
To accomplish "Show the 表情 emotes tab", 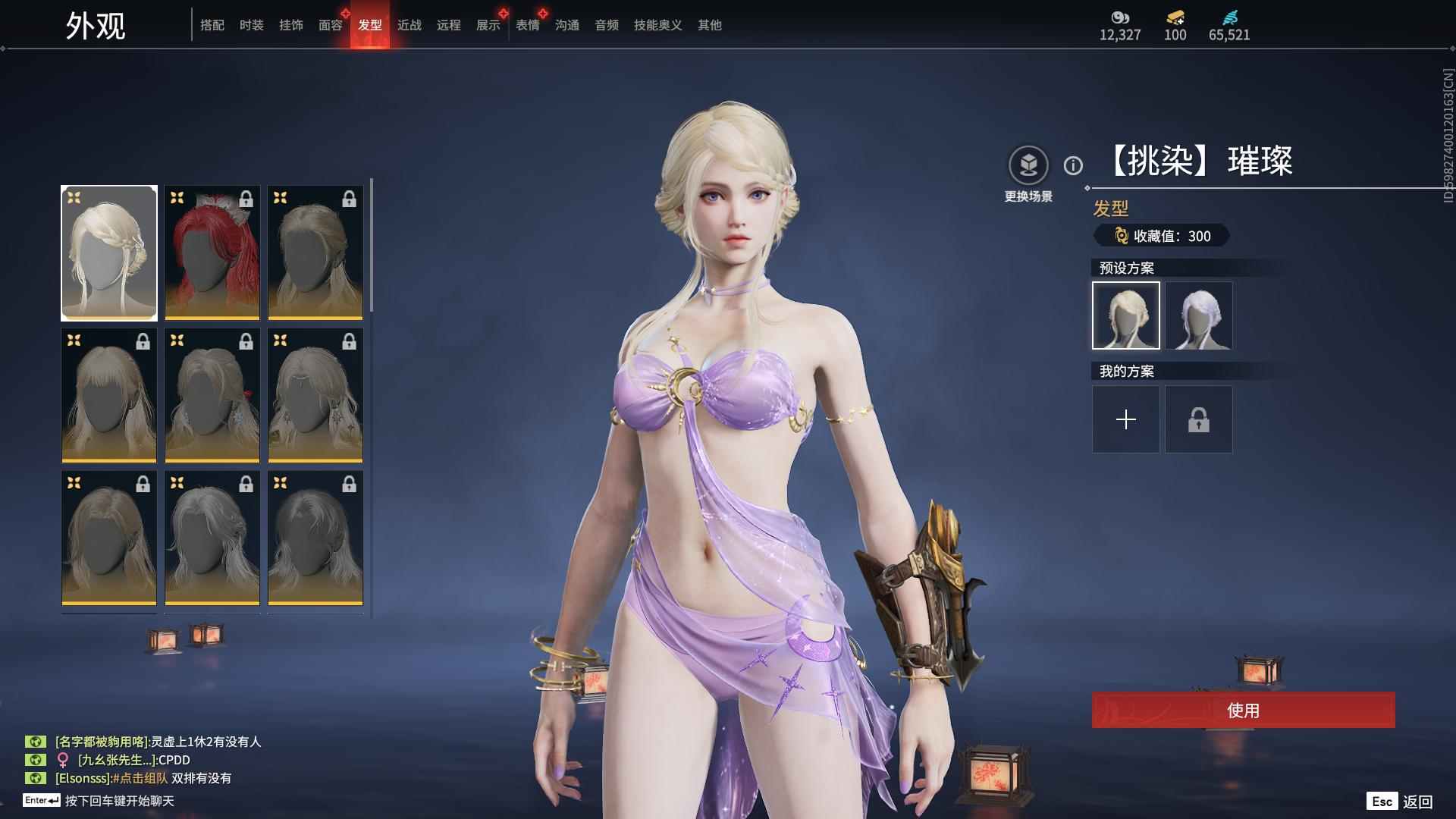I will (x=528, y=25).
